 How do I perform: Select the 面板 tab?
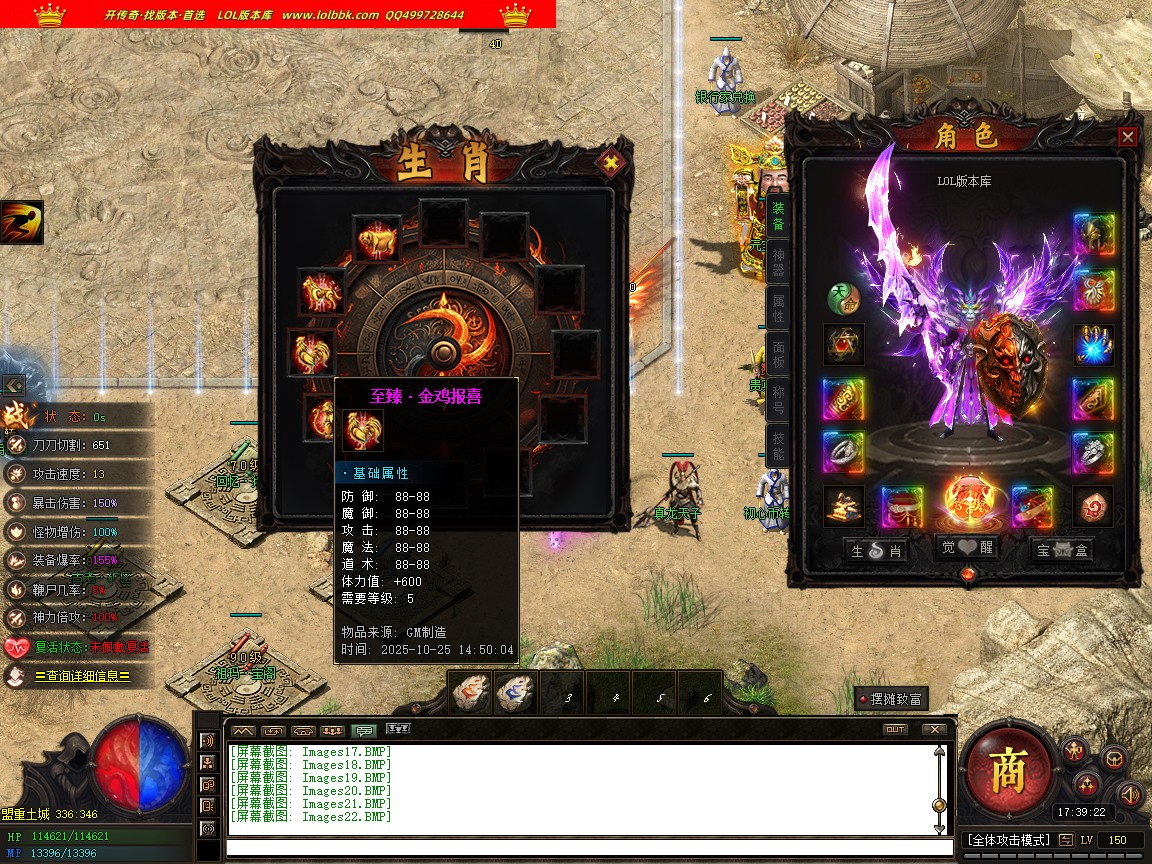click(778, 353)
